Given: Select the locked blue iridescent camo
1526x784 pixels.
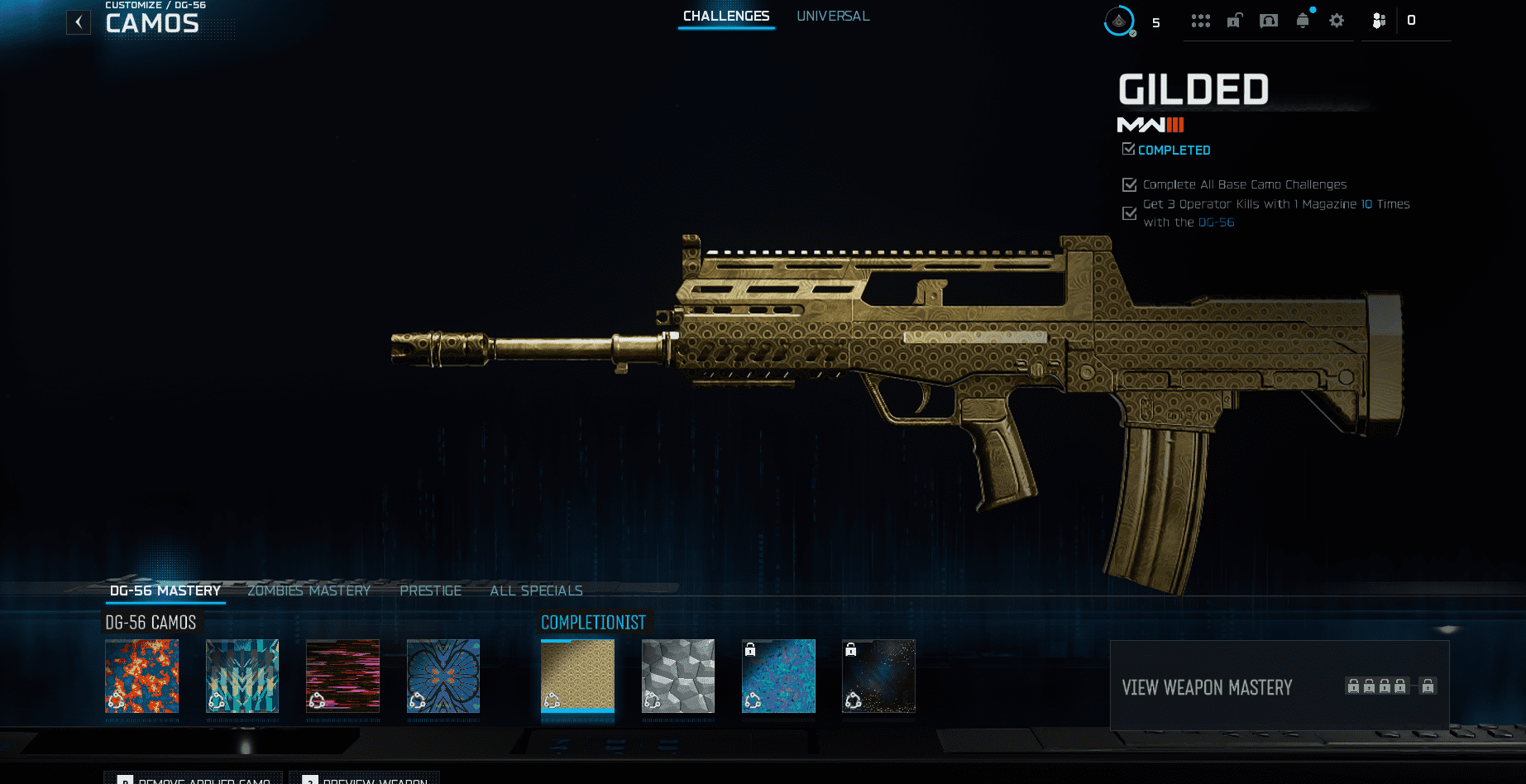Looking at the screenshot, I should (778, 676).
